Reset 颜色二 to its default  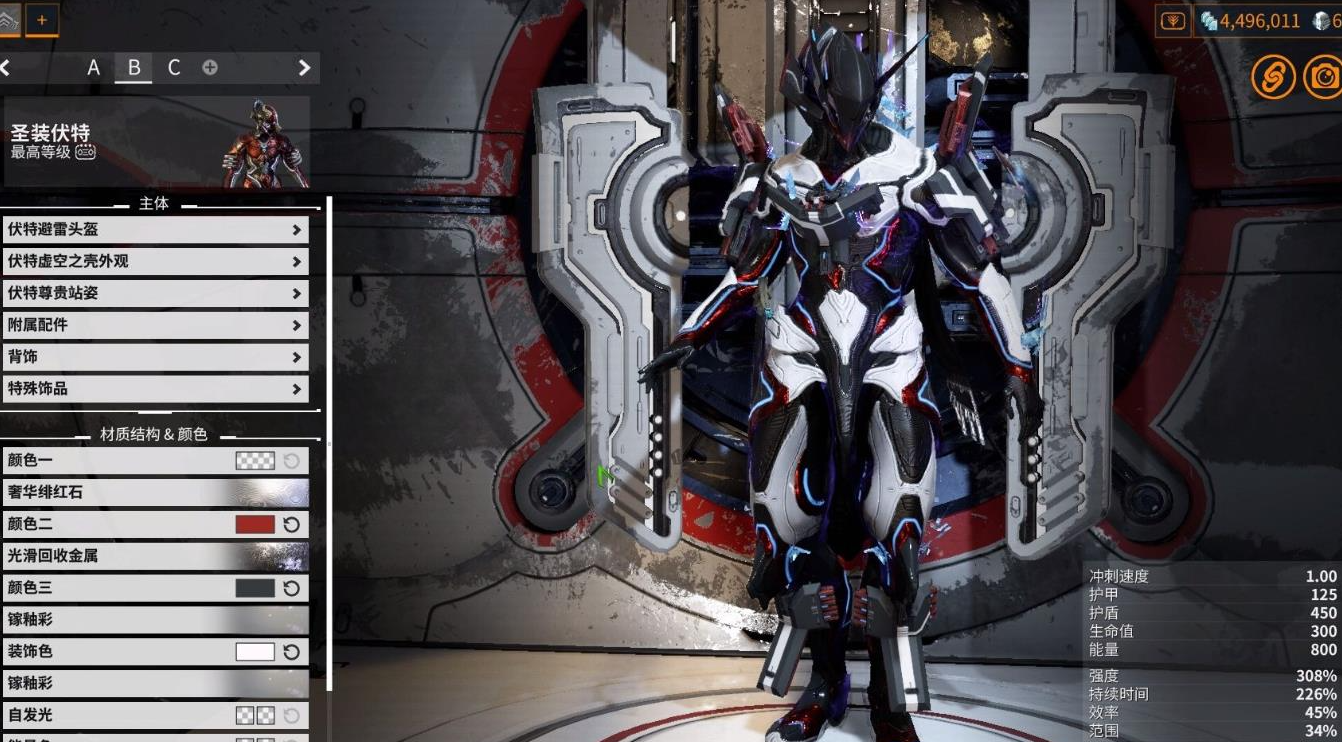(292, 524)
